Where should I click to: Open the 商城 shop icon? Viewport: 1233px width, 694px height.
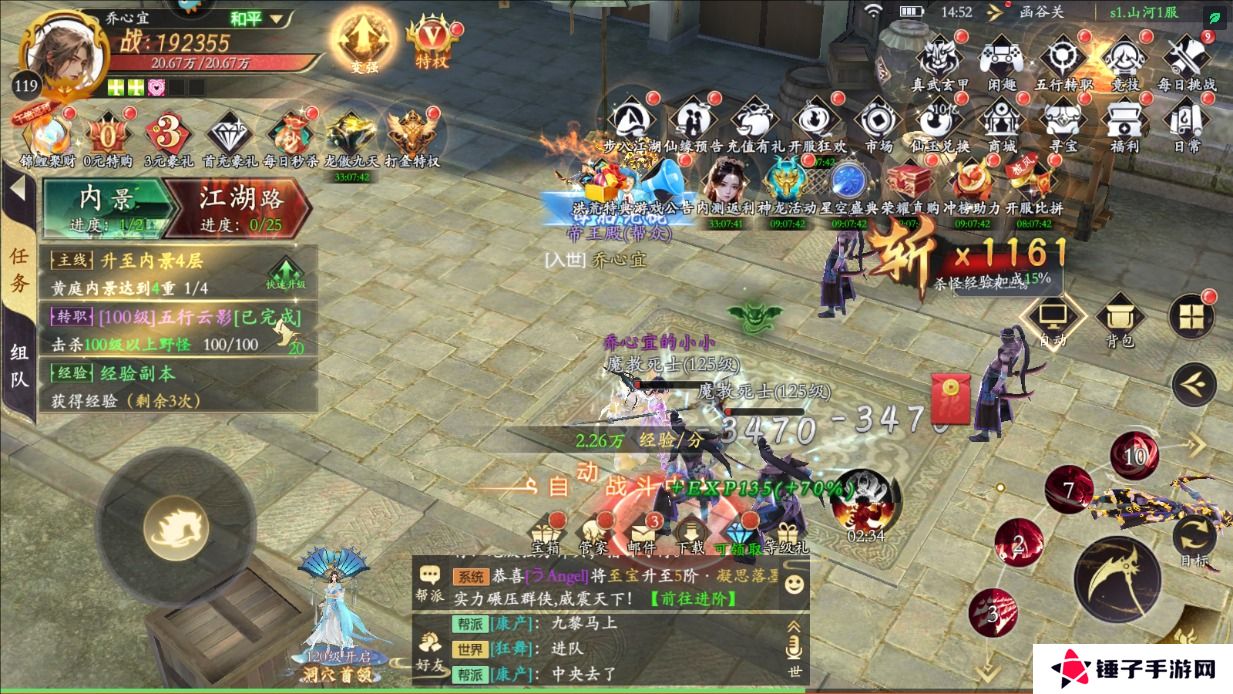click(x=1000, y=122)
